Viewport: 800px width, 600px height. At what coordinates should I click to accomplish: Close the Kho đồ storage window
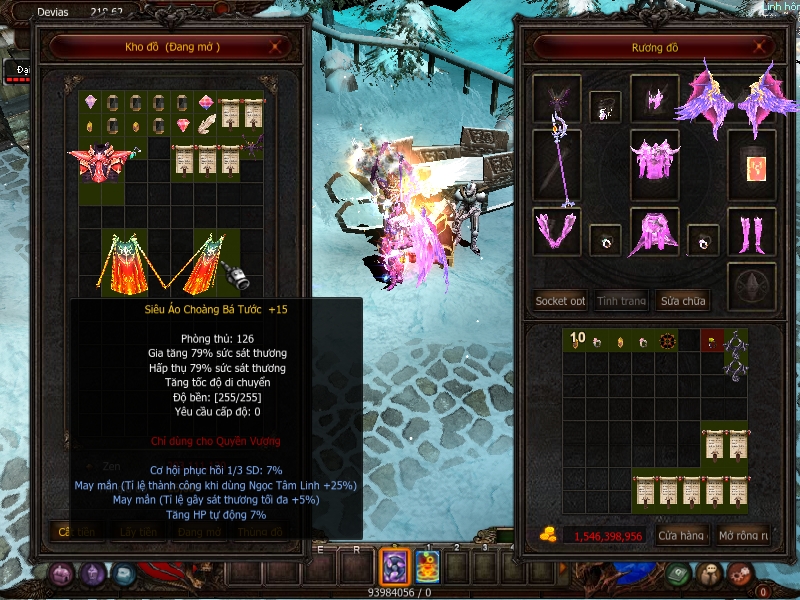point(277,47)
